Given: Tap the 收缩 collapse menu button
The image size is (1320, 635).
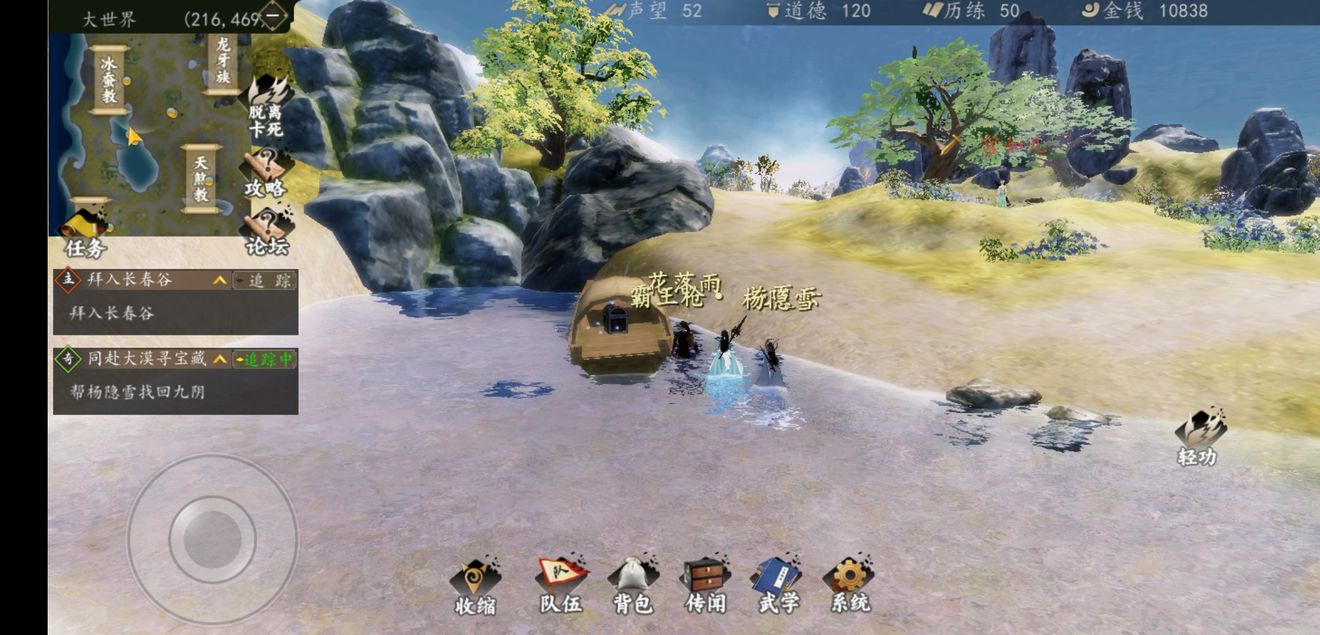Looking at the screenshot, I should click(x=475, y=585).
